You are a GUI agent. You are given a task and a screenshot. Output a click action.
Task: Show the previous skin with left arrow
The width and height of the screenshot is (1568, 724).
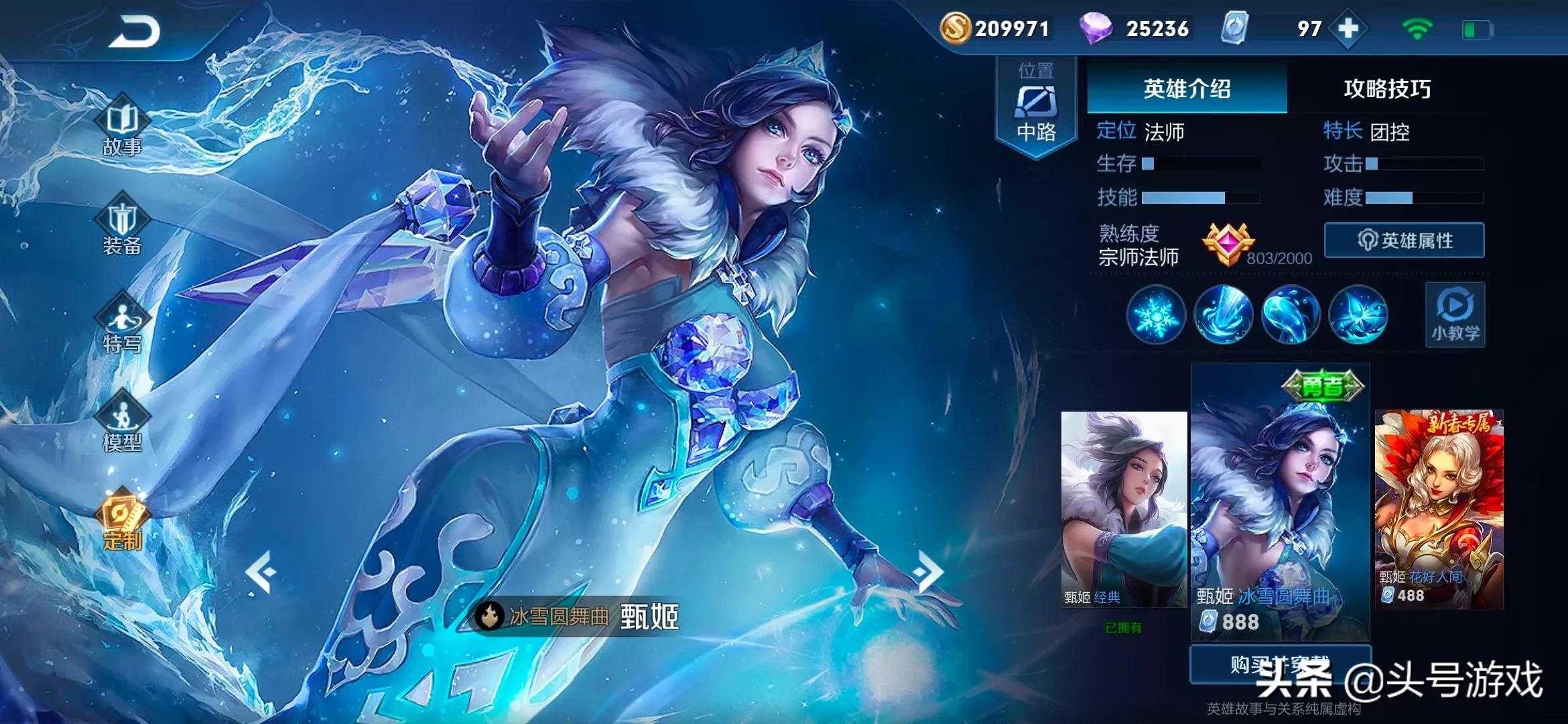tap(261, 572)
